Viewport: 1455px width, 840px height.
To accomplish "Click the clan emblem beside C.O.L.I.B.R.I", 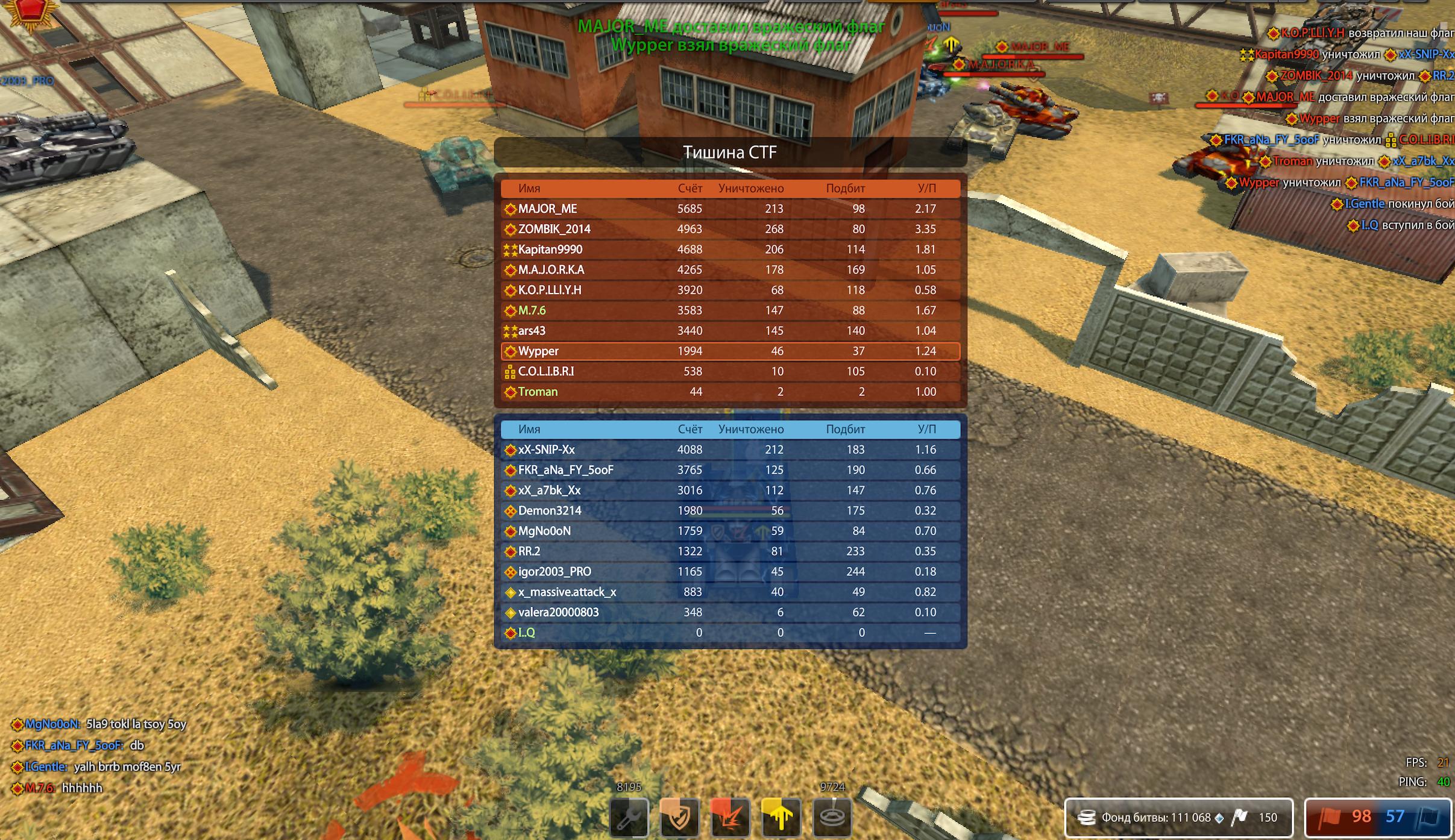I will coord(509,371).
